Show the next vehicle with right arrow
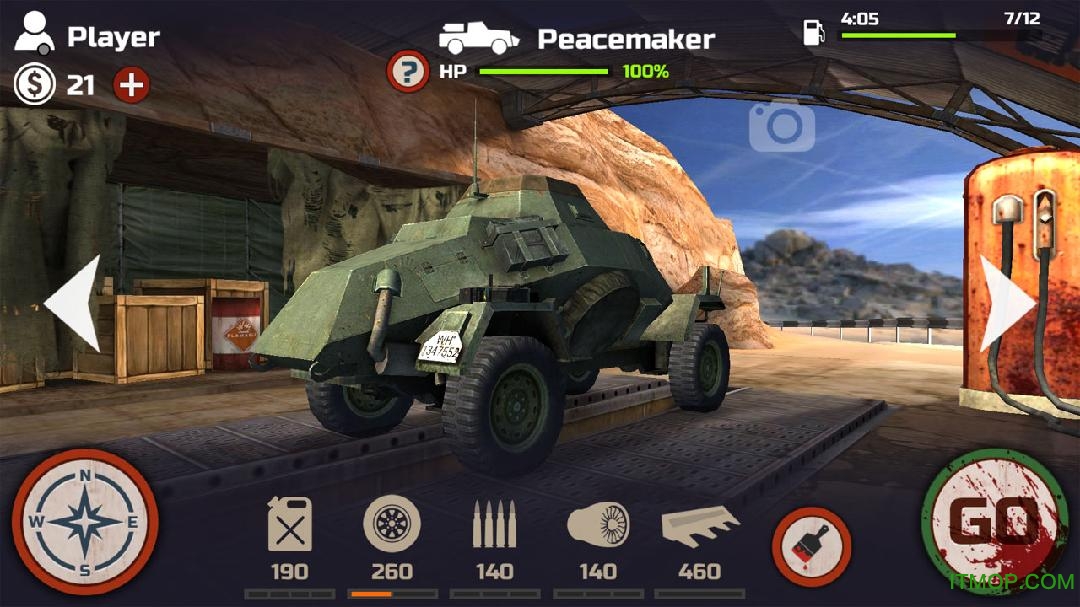Viewport: 1080px width, 607px height. [x=1005, y=303]
